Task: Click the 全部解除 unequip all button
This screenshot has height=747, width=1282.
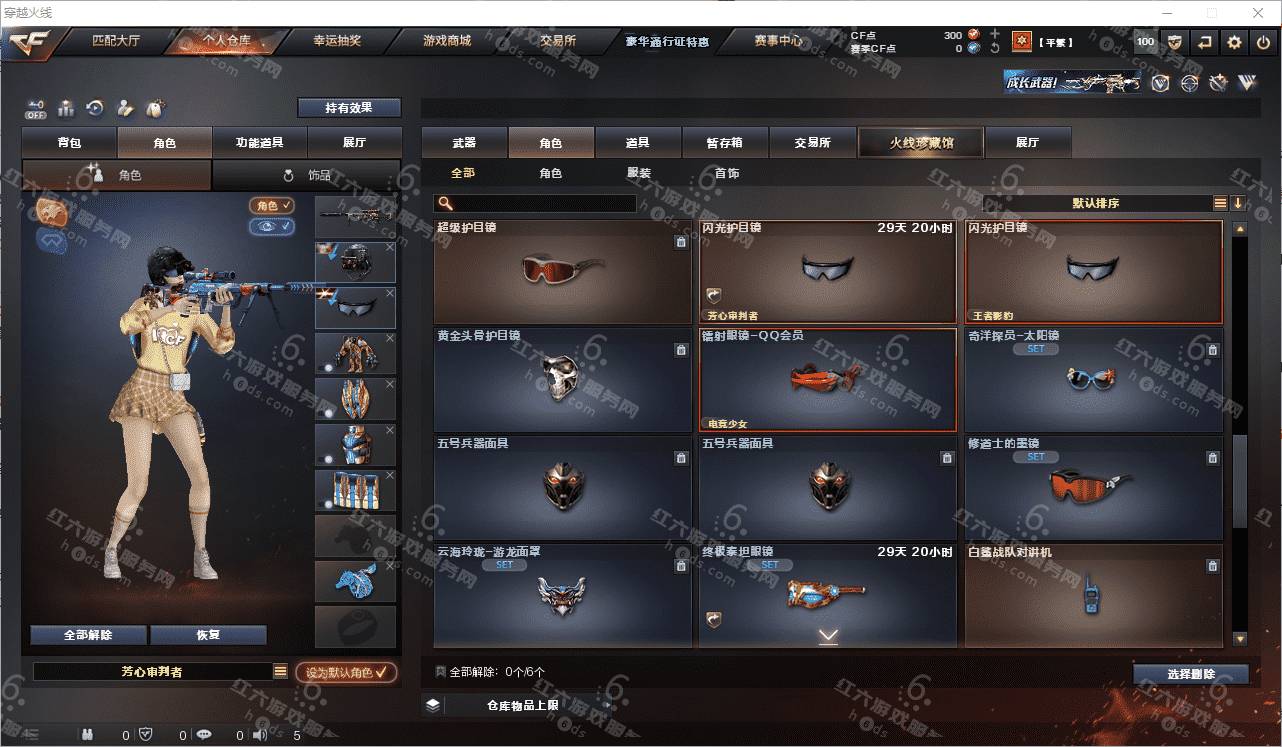Action: (88, 635)
